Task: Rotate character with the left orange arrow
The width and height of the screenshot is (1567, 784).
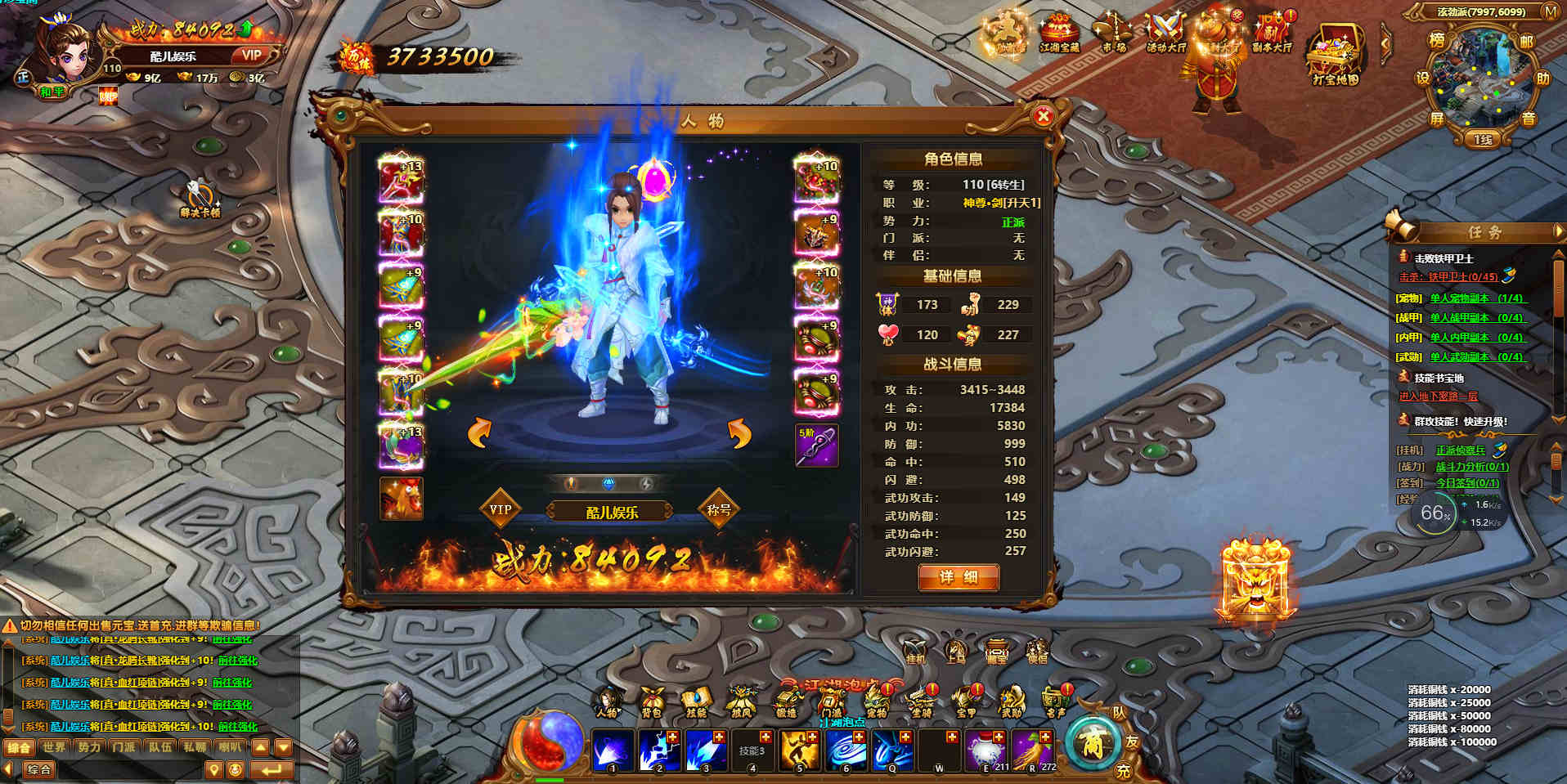Action: tap(479, 432)
